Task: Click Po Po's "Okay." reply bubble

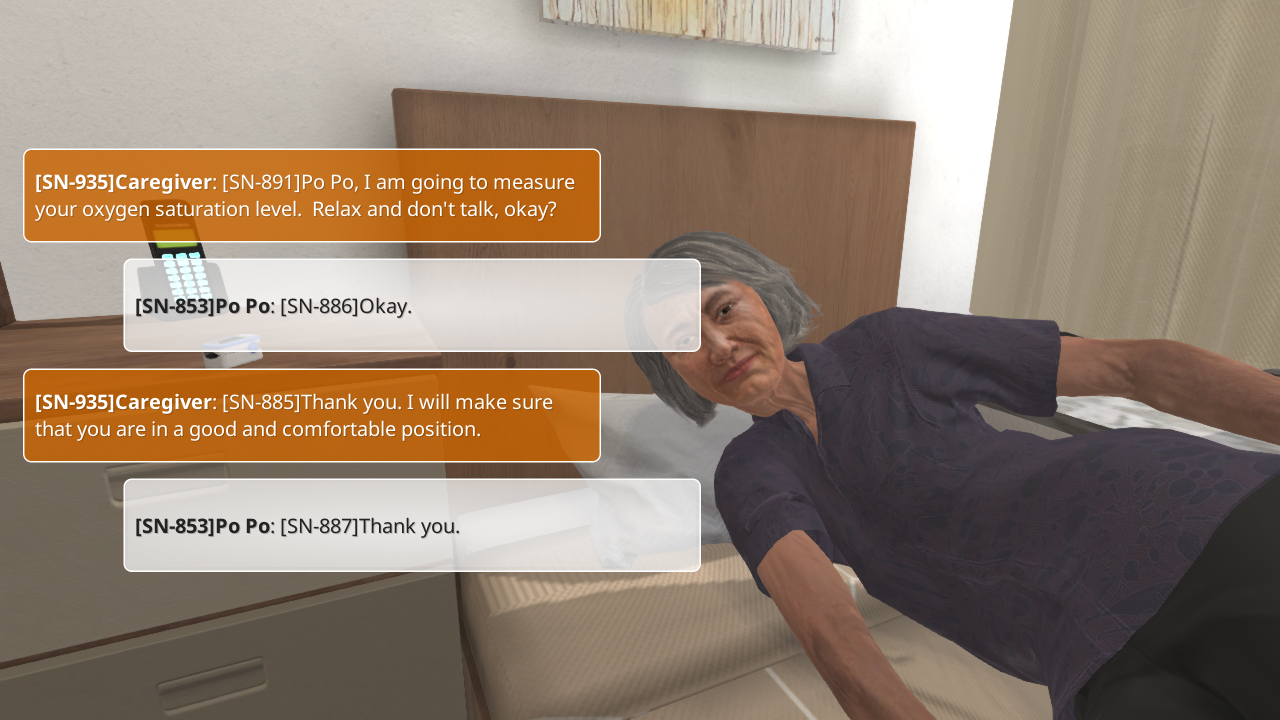Action: pos(411,305)
